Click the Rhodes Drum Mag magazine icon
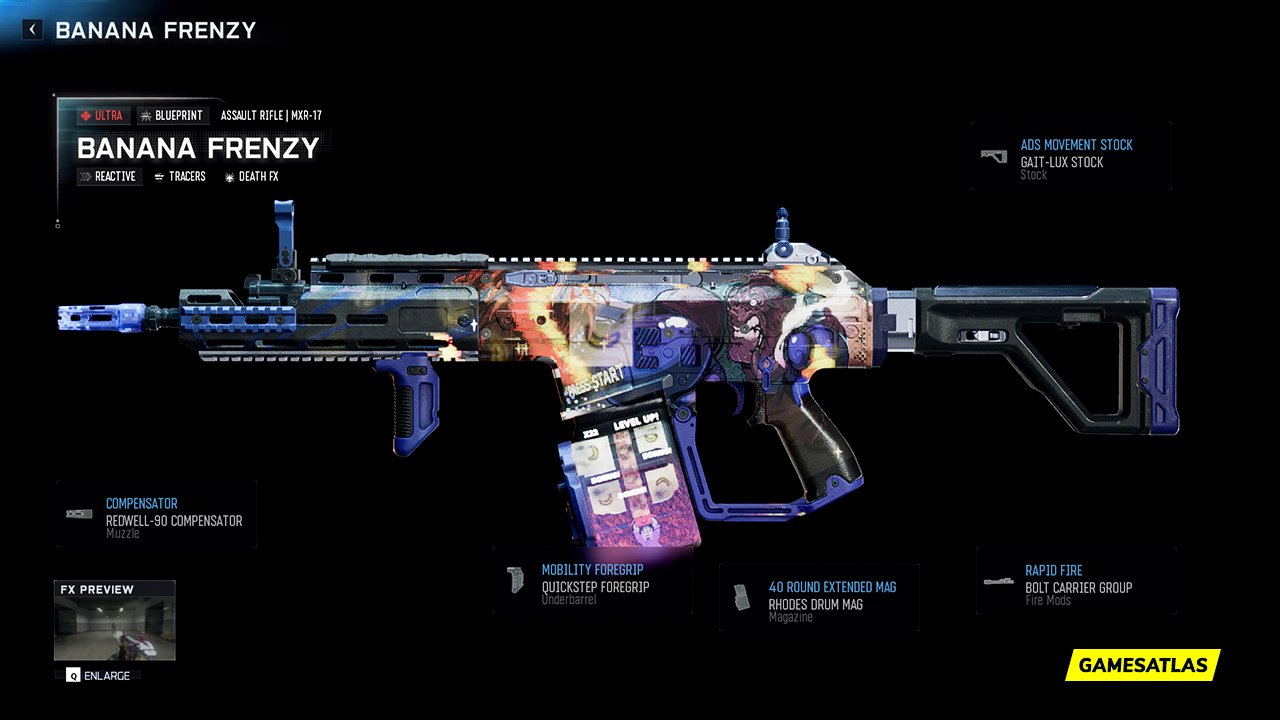Image resolution: width=1280 pixels, height=720 pixels. coord(741,597)
